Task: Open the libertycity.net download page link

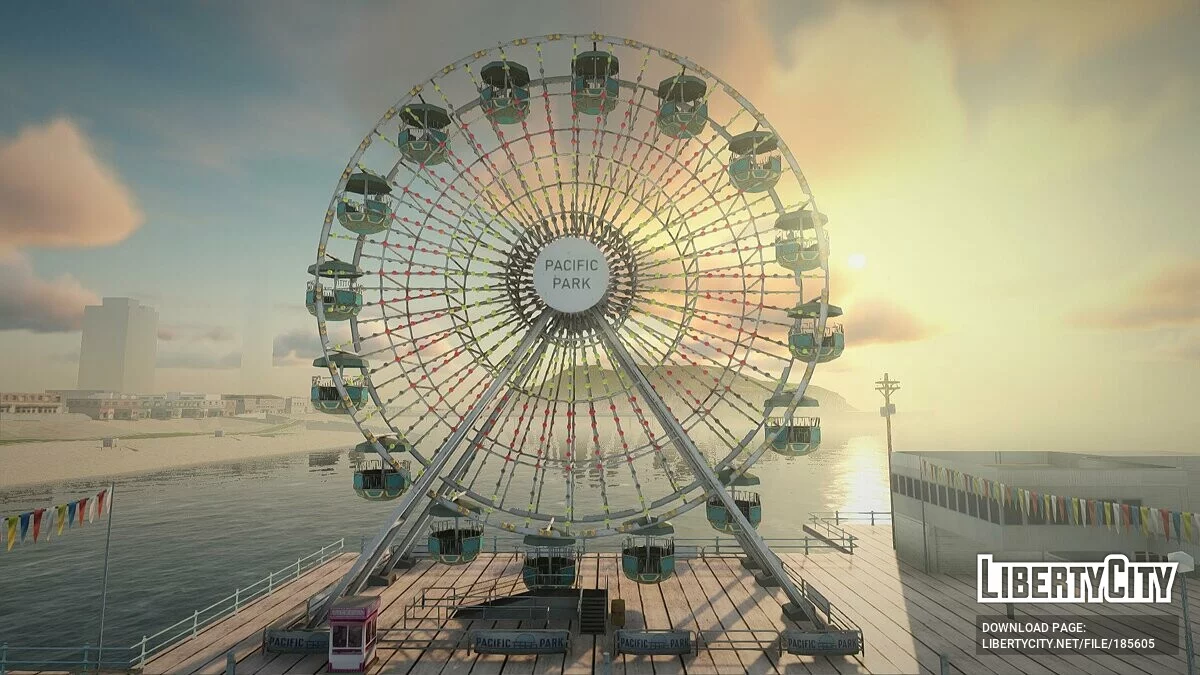Action: coord(1067,645)
